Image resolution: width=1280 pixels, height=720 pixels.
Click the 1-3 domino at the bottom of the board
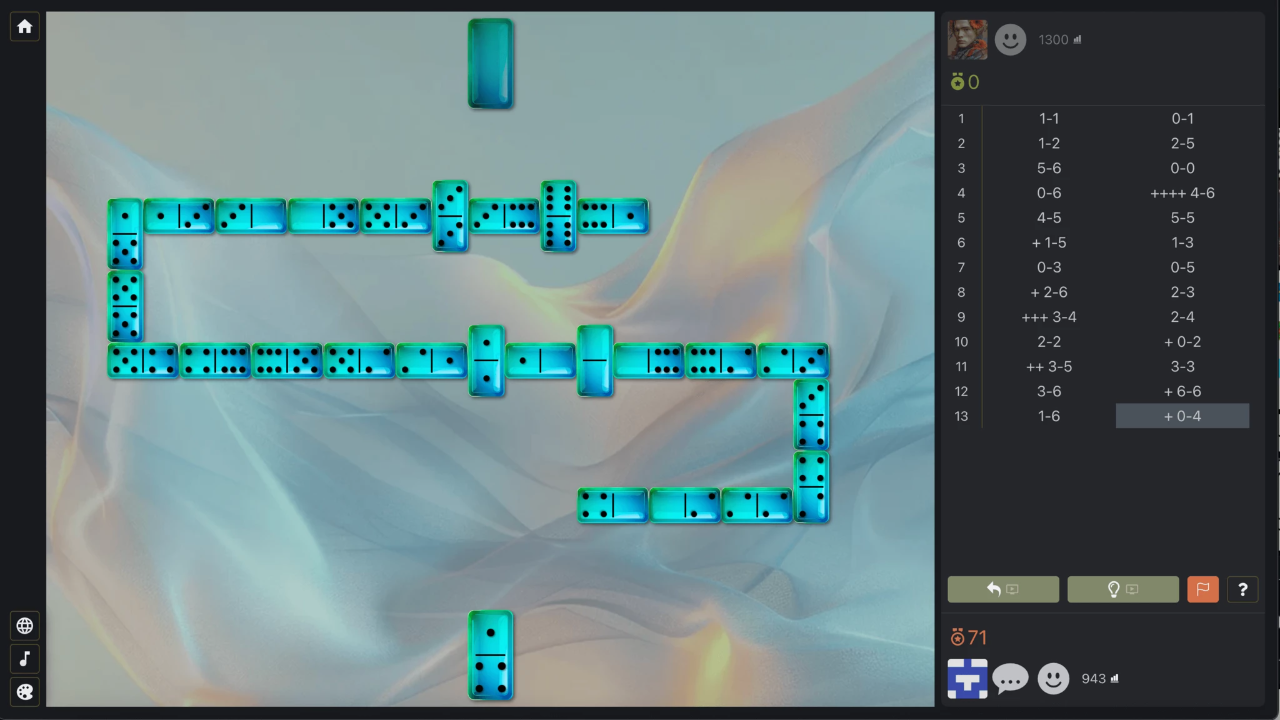pyautogui.click(x=489, y=656)
